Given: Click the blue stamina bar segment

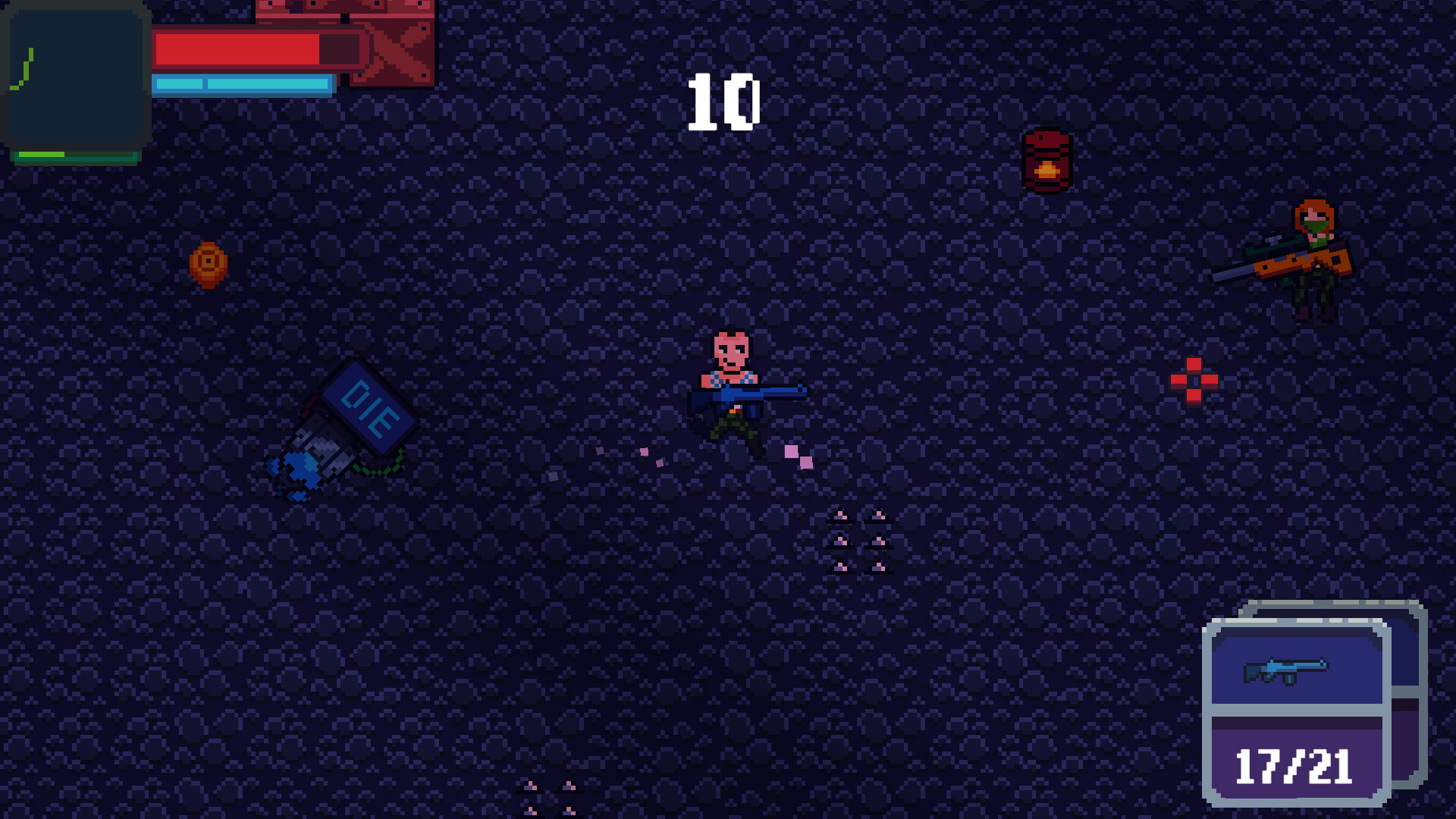Looking at the screenshot, I should click(243, 86).
